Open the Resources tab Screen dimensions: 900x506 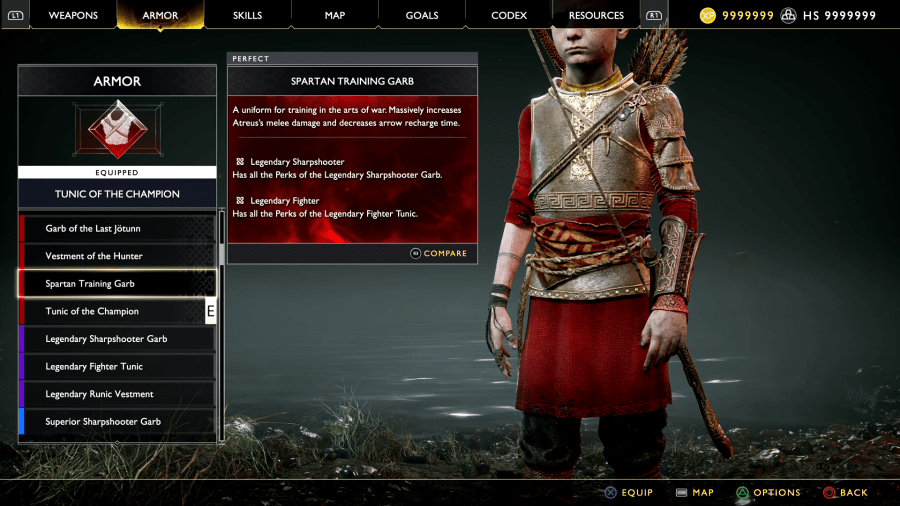[596, 15]
